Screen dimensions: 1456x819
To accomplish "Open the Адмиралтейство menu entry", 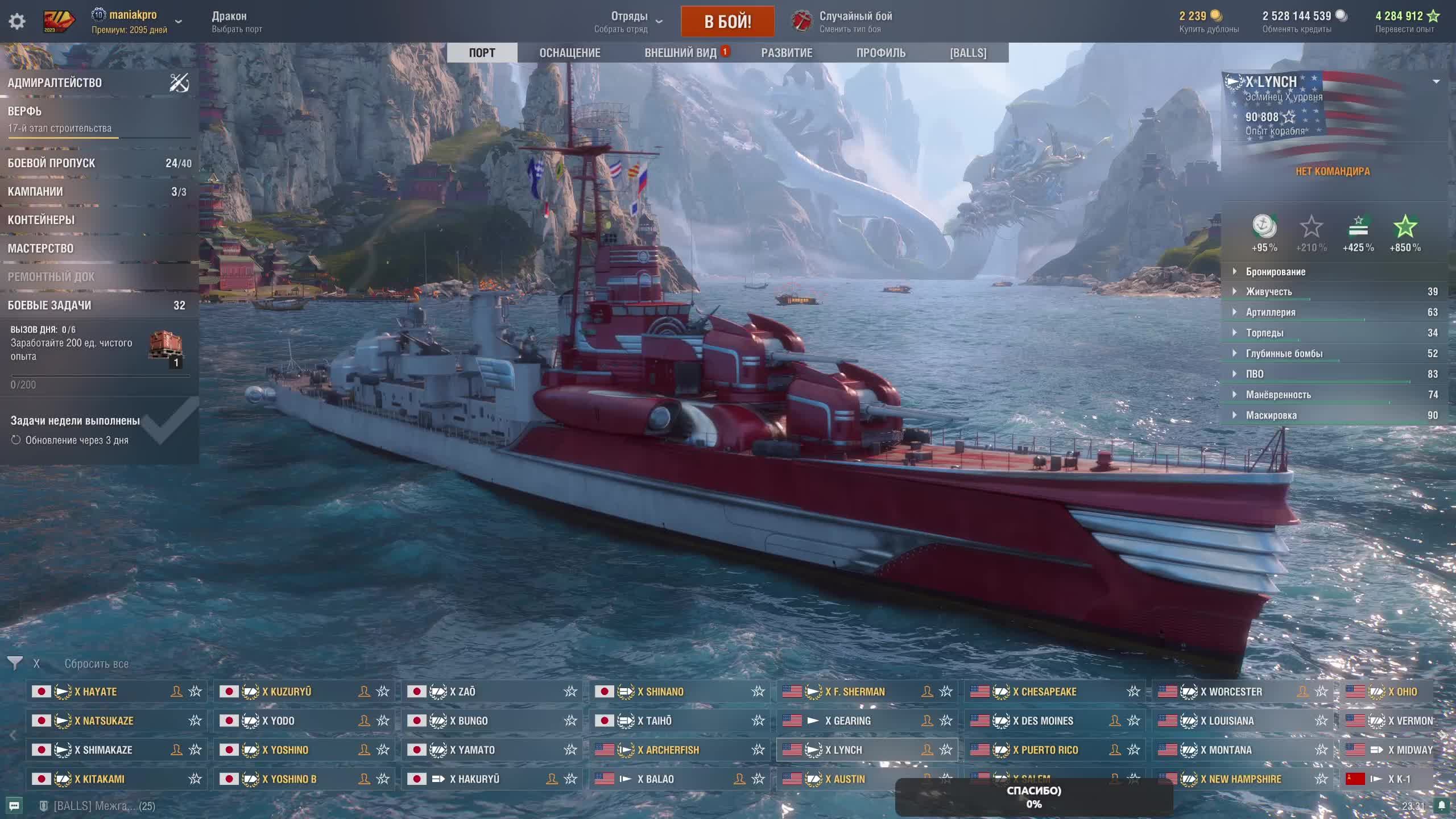I will coord(55,83).
